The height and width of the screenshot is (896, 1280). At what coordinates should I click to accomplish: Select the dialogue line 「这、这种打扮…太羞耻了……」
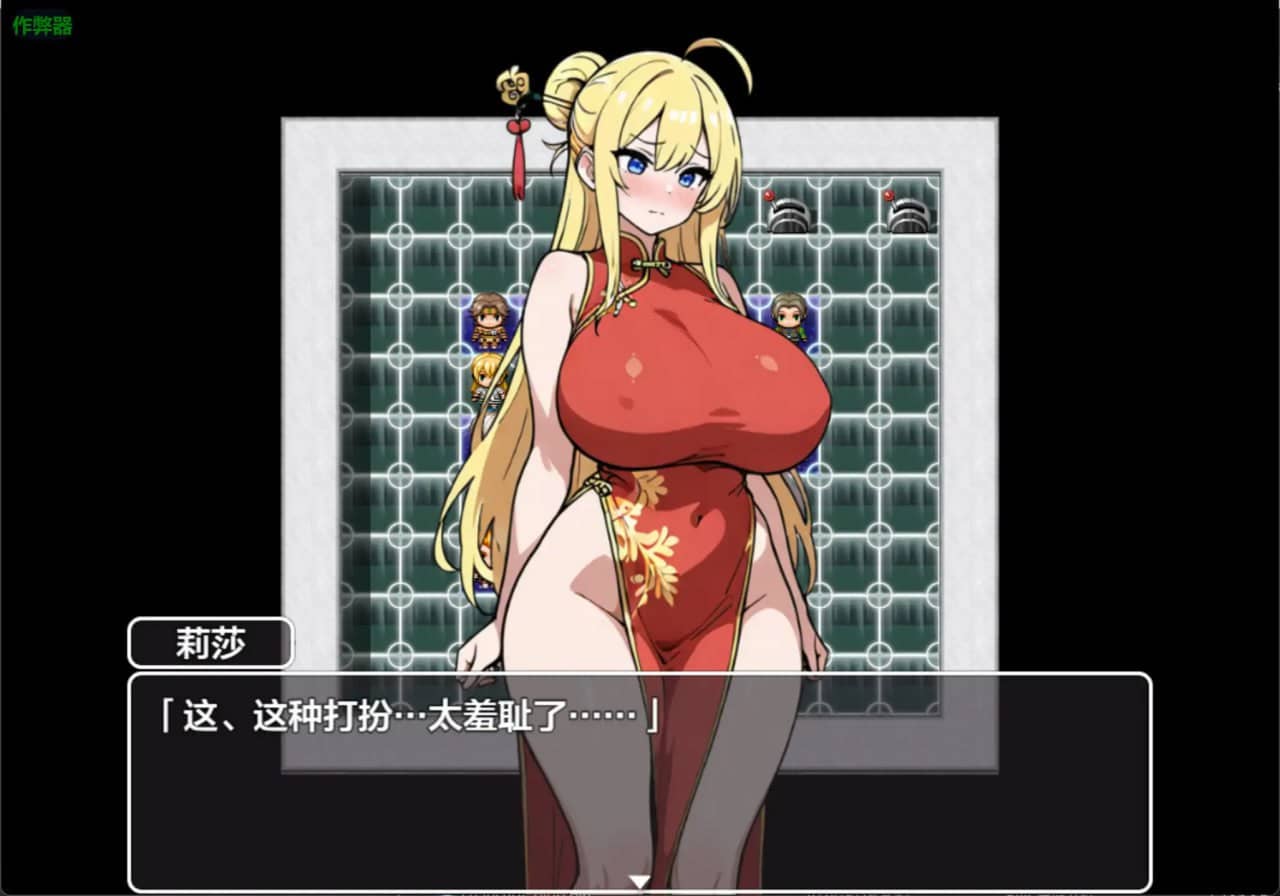[x=400, y=715]
